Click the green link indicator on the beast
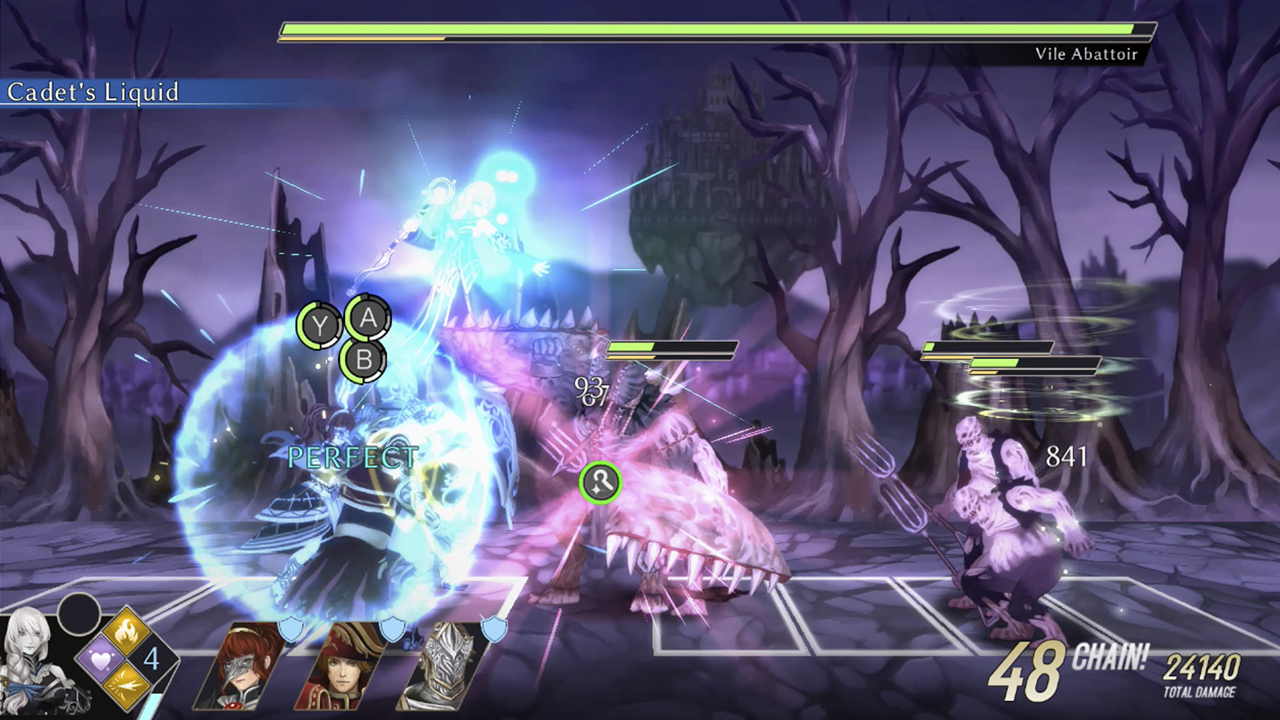The image size is (1280, 720). click(x=600, y=481)
